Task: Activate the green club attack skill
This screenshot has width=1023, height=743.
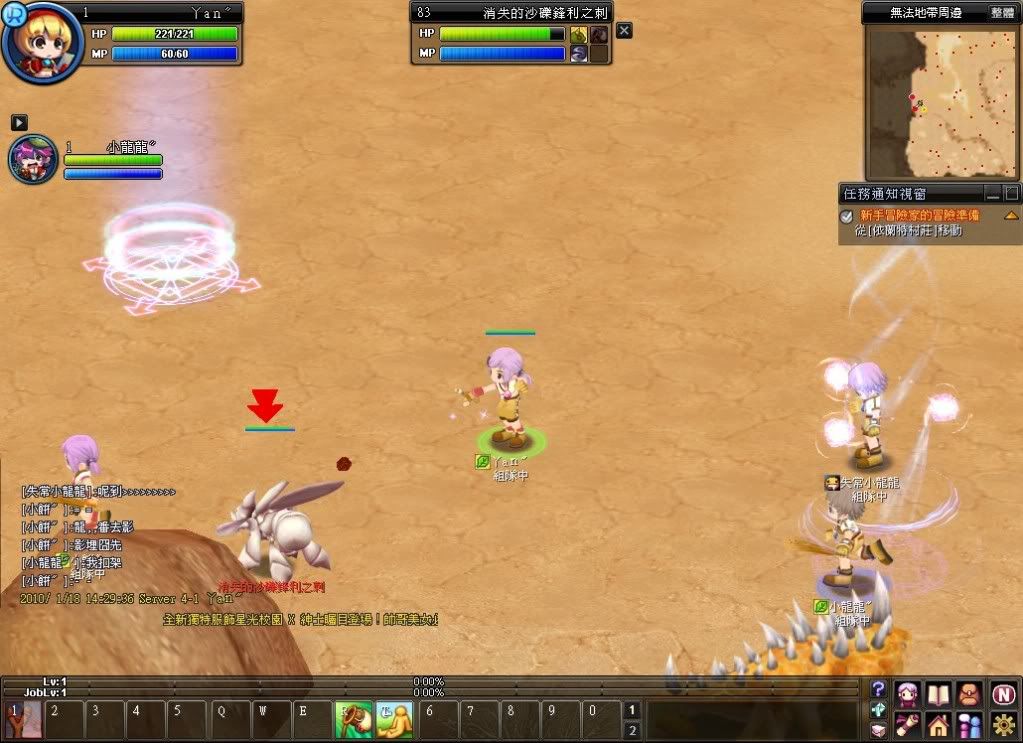Action: (352, 718)
